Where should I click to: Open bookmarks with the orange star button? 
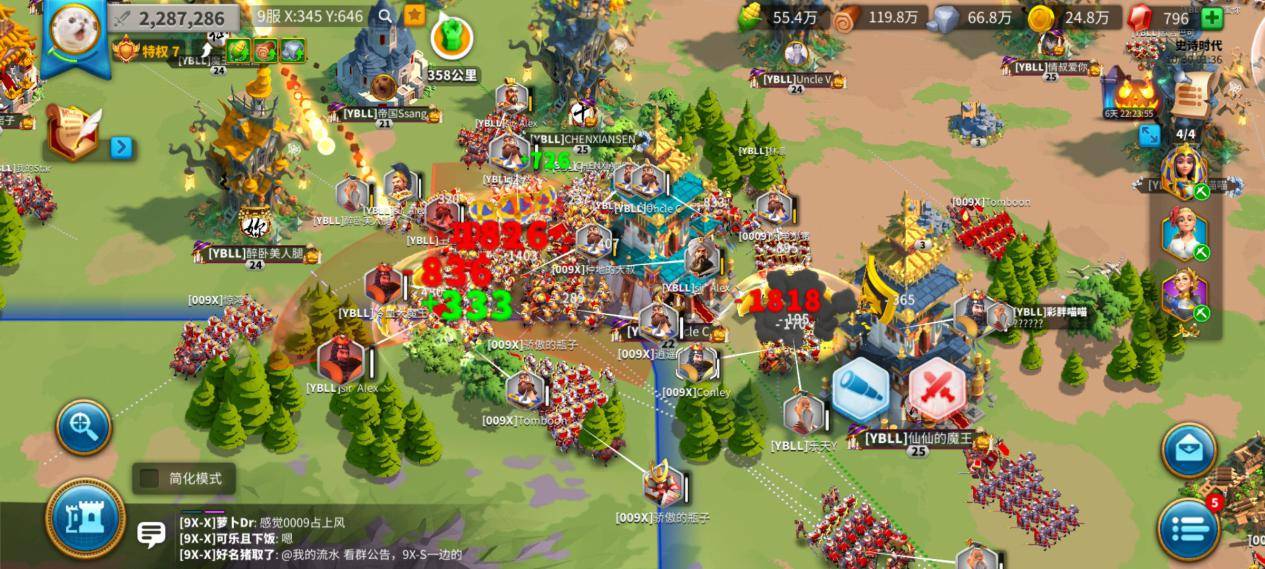414,16
